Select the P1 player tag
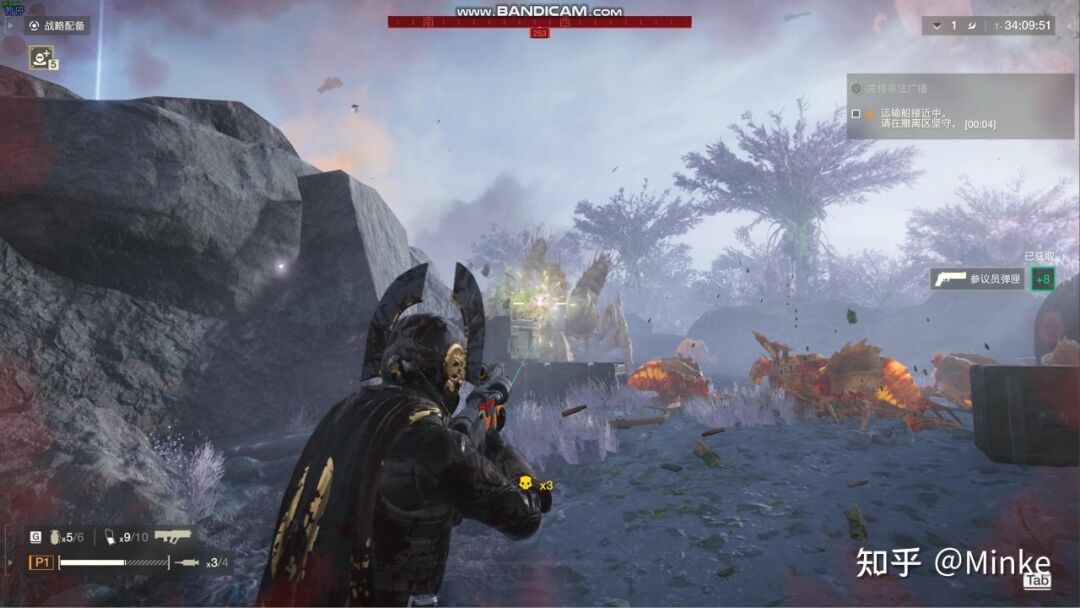 pos(41,563)
